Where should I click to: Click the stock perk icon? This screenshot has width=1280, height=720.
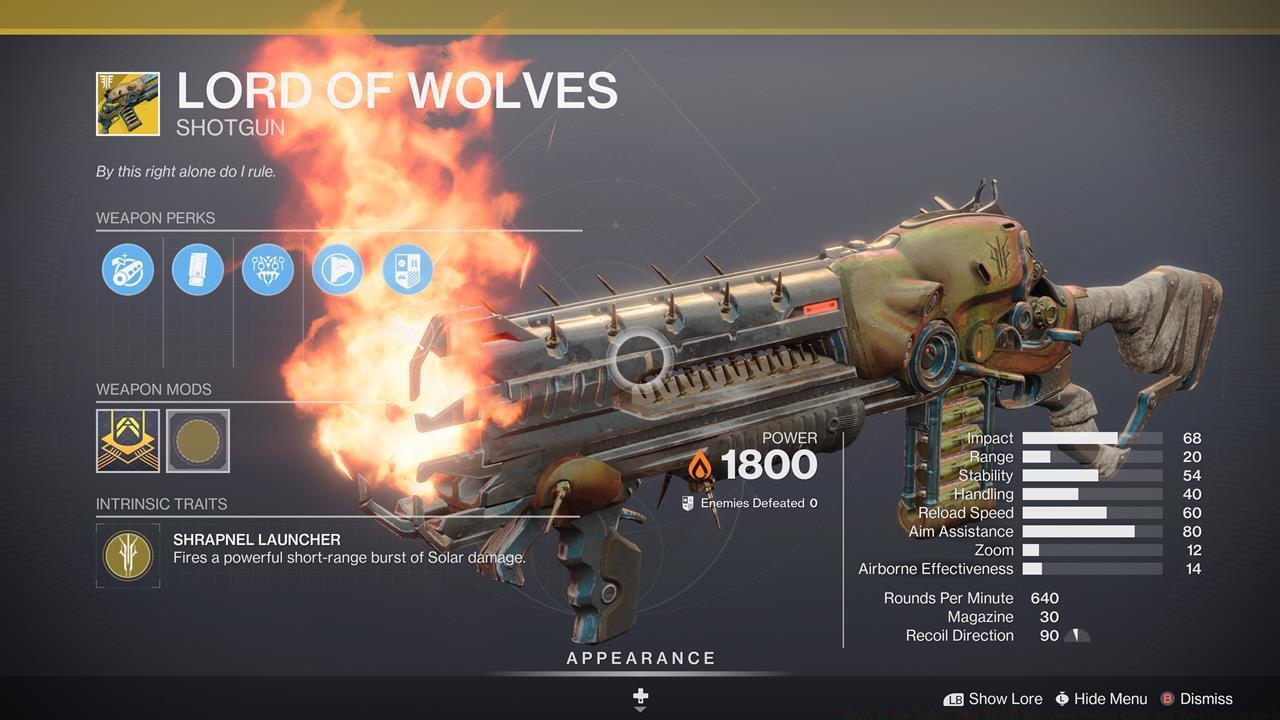337,269
